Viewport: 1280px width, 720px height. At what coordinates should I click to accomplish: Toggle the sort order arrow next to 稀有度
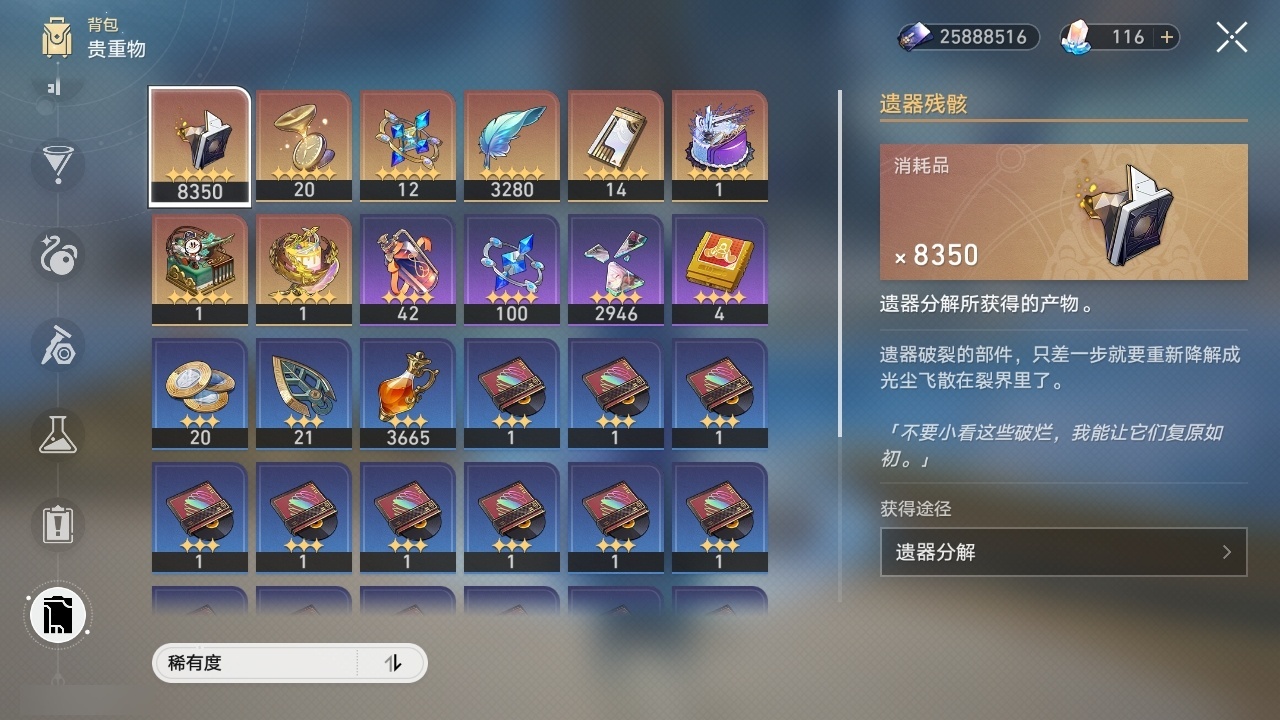coord(394,663)
